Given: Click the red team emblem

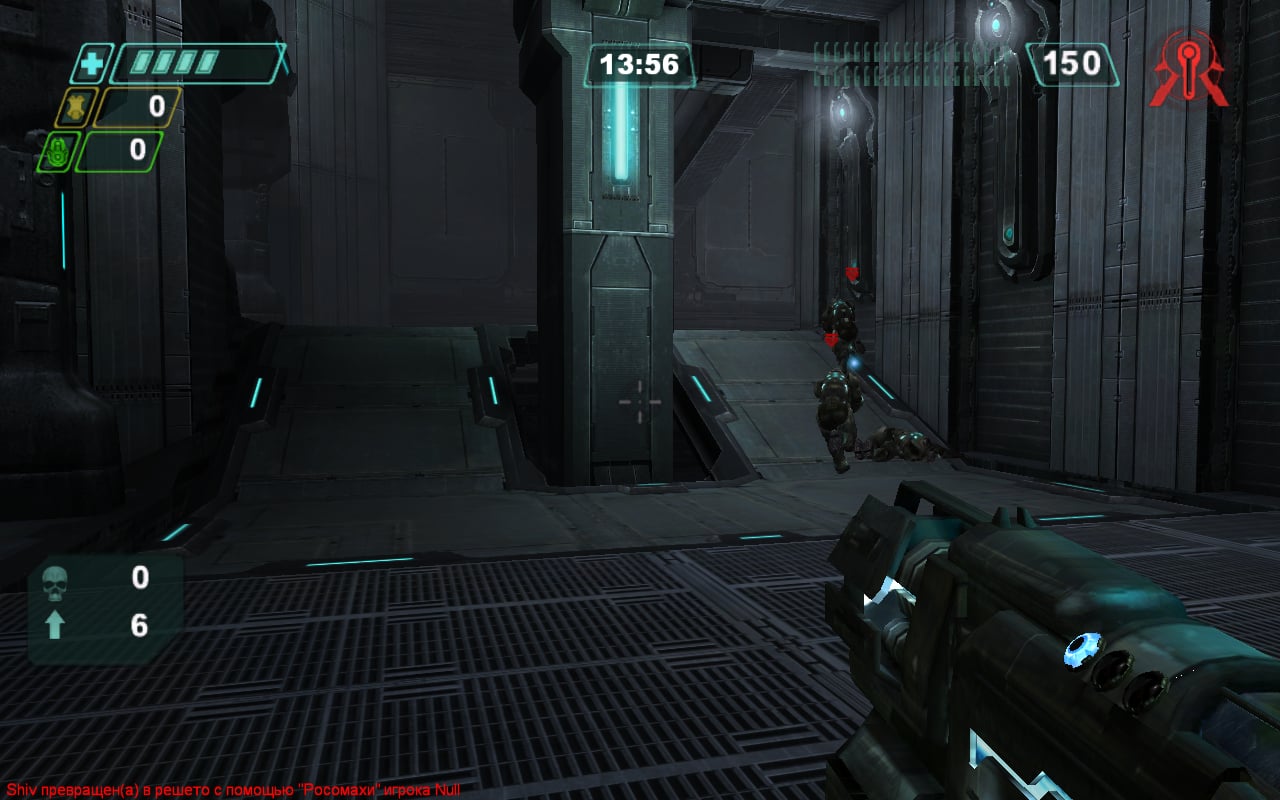Looking at the screenshot, I should click(1187, 68).
